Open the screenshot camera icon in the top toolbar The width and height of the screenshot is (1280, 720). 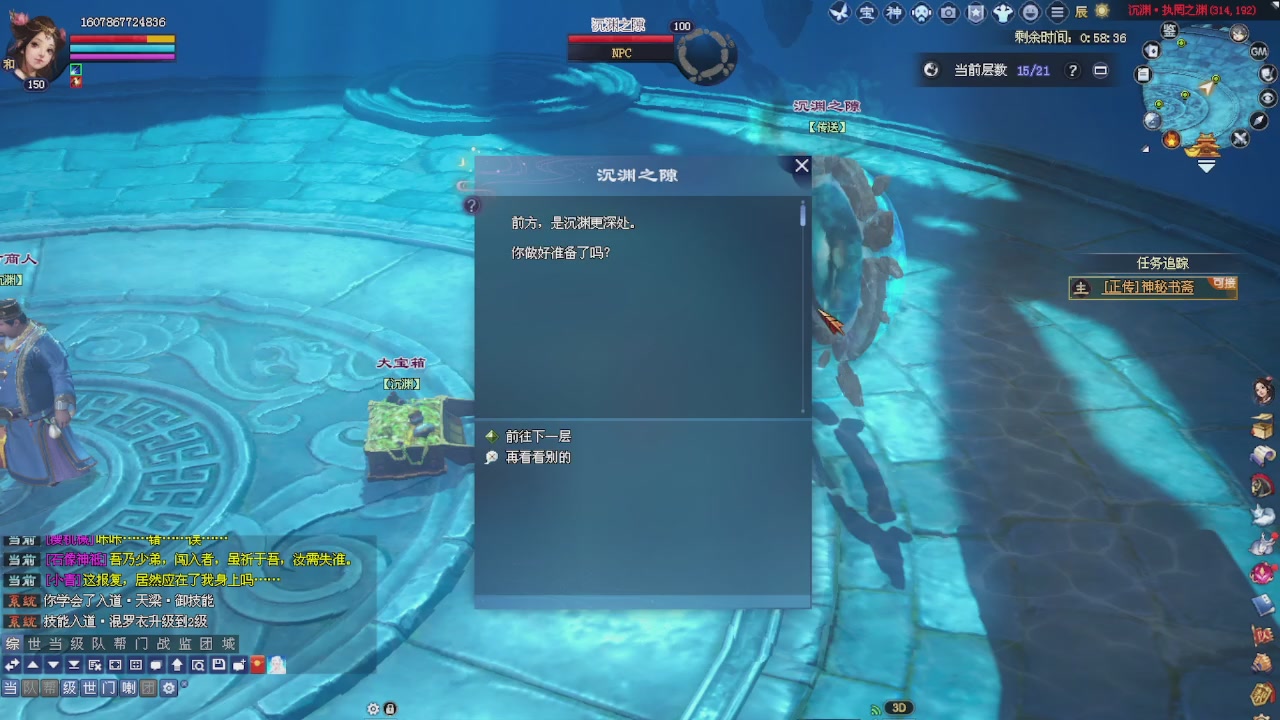coord(948,13)
